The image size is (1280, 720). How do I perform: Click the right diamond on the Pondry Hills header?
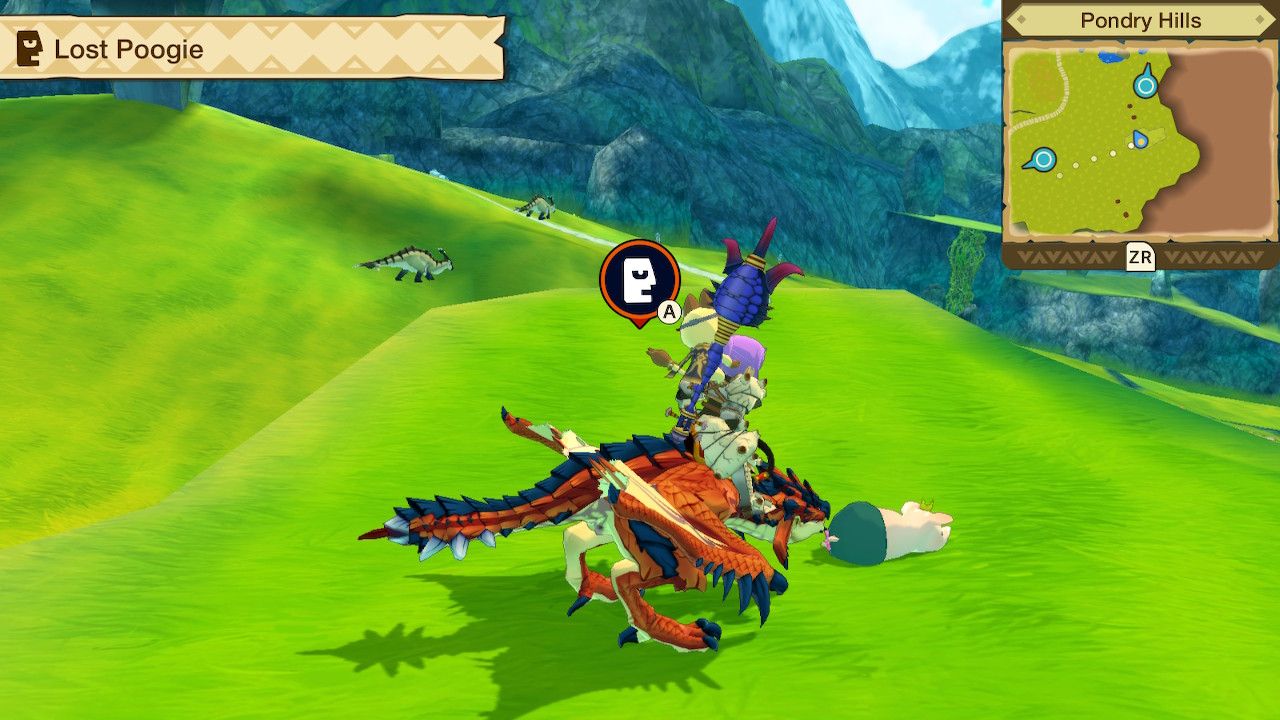click(x=1259, y=18)
